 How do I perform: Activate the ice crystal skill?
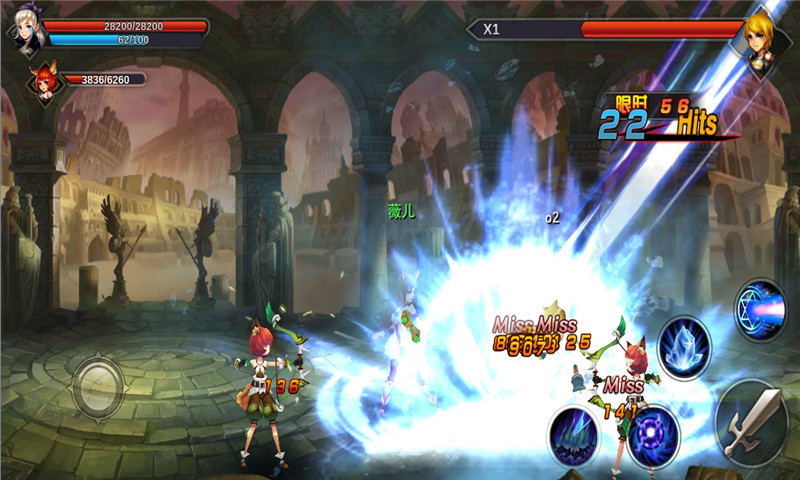click(684, 346)
